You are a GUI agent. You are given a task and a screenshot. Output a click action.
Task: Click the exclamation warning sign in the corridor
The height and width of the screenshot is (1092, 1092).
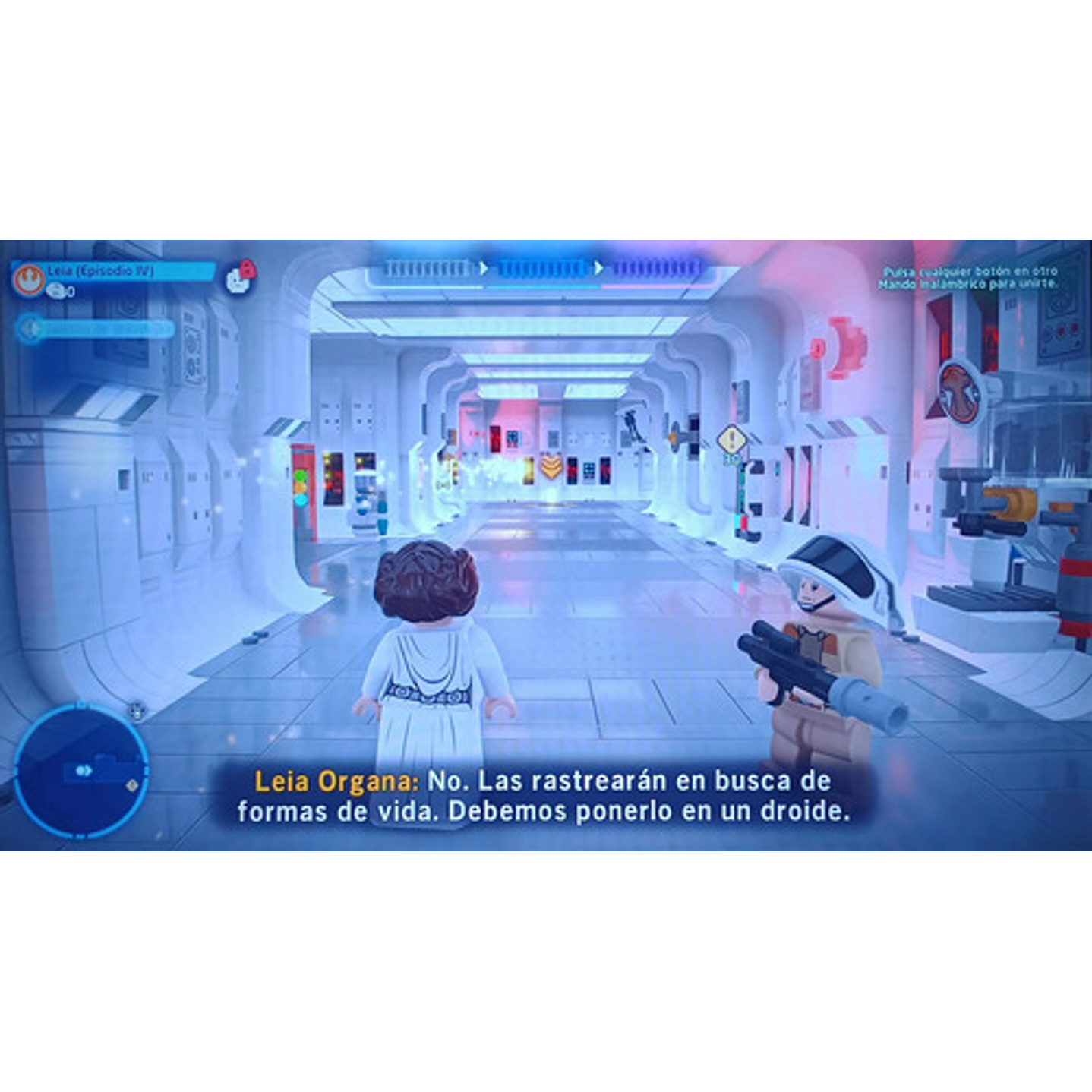(730, 438)
